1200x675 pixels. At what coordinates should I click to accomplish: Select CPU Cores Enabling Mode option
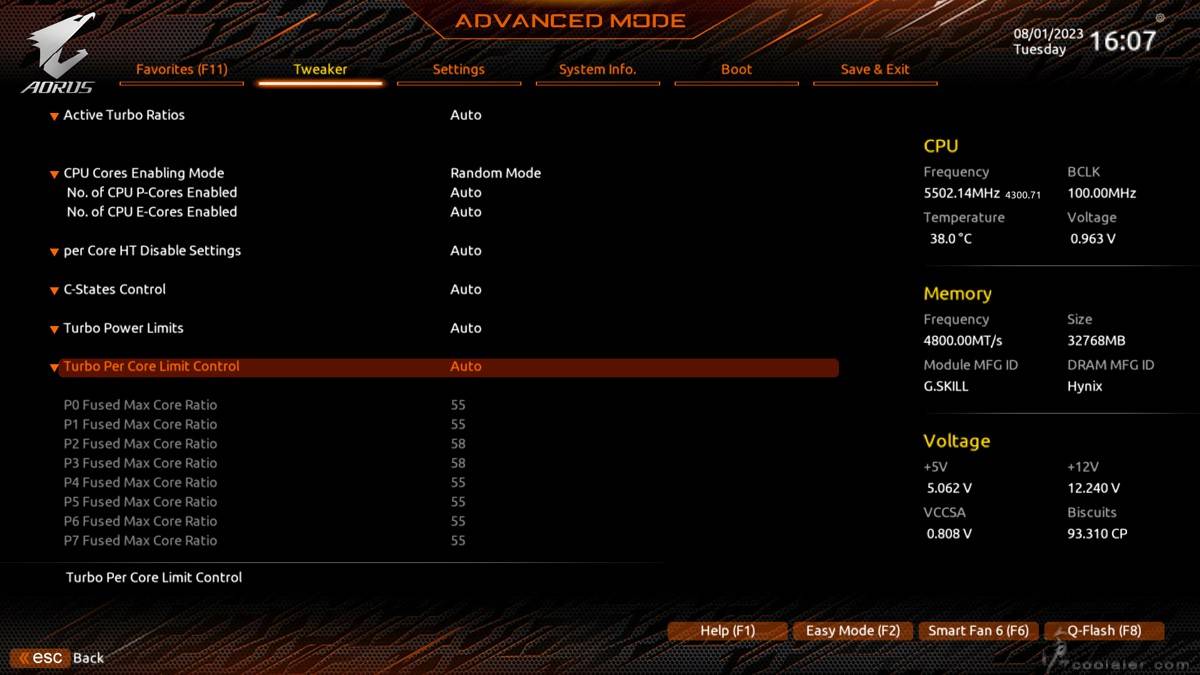point(143,173)
